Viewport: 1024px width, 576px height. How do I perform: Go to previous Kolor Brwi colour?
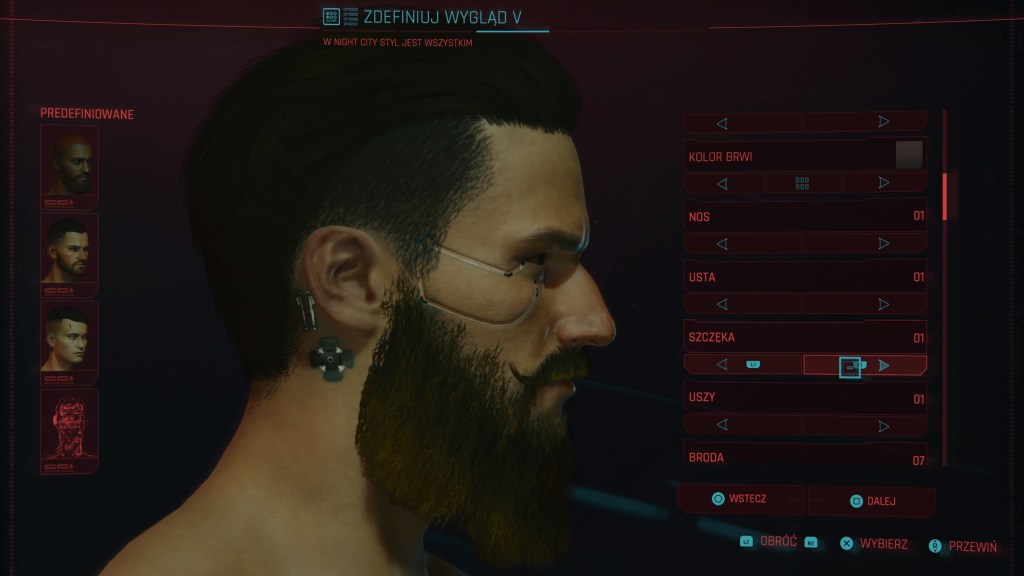coord(722,183)
